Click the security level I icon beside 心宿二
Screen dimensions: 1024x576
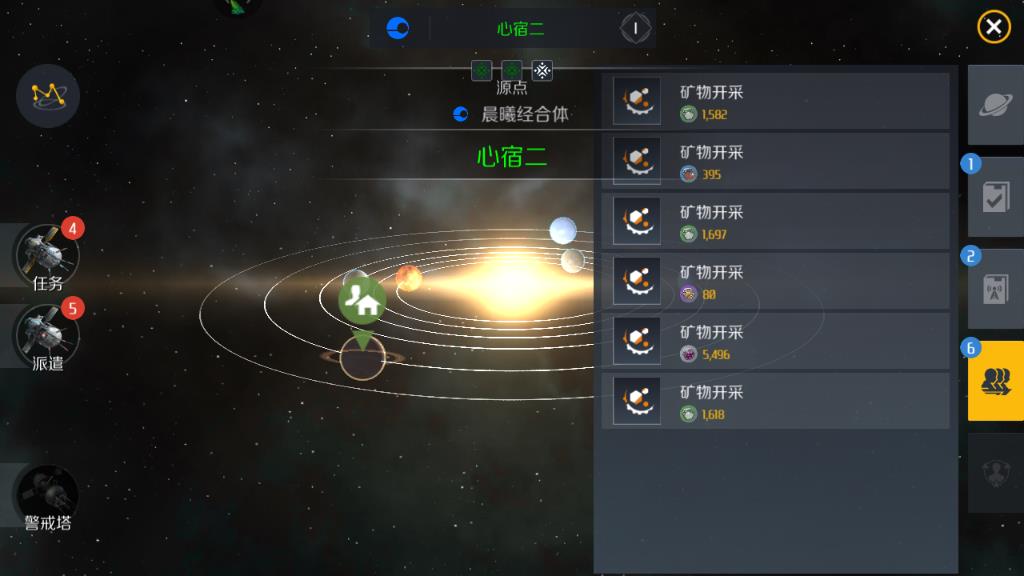(635, 28)
